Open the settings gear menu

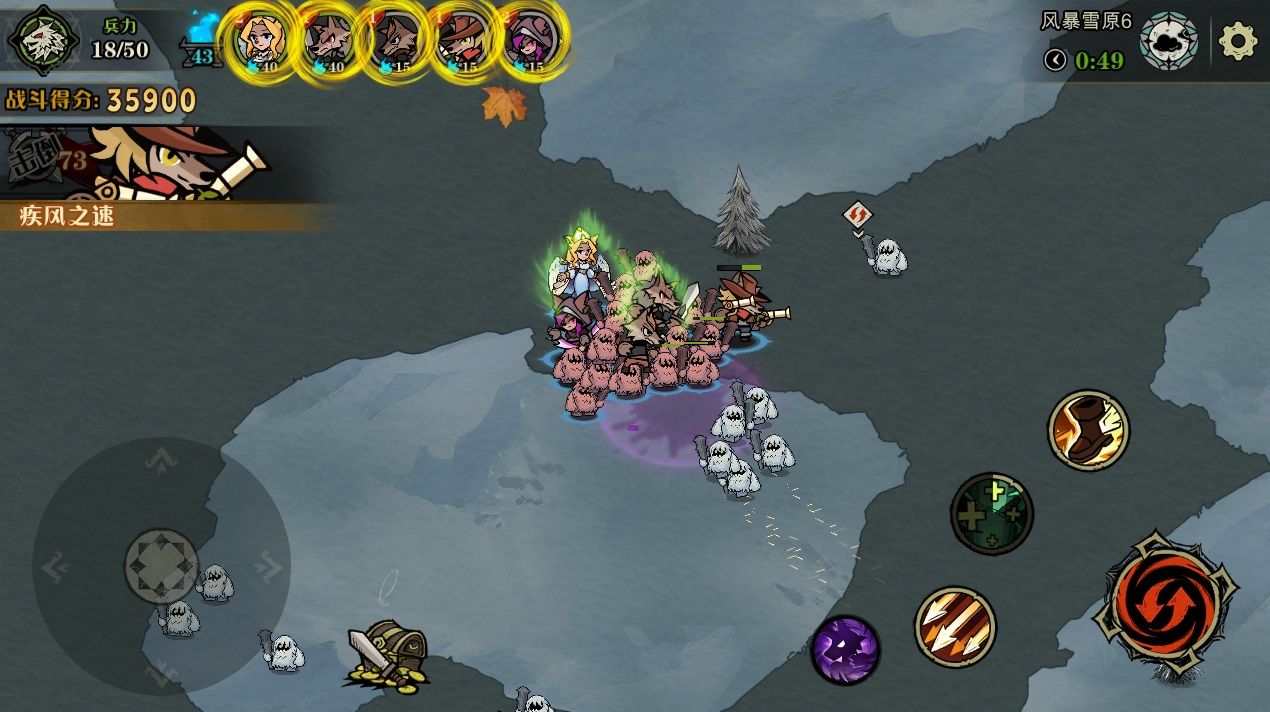[1238, 41]
